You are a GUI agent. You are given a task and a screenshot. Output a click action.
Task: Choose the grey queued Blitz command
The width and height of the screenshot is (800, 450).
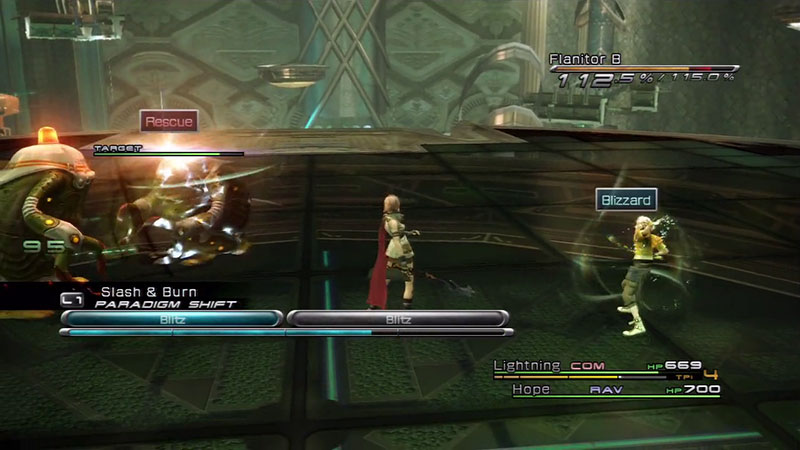tap(398, 318)
